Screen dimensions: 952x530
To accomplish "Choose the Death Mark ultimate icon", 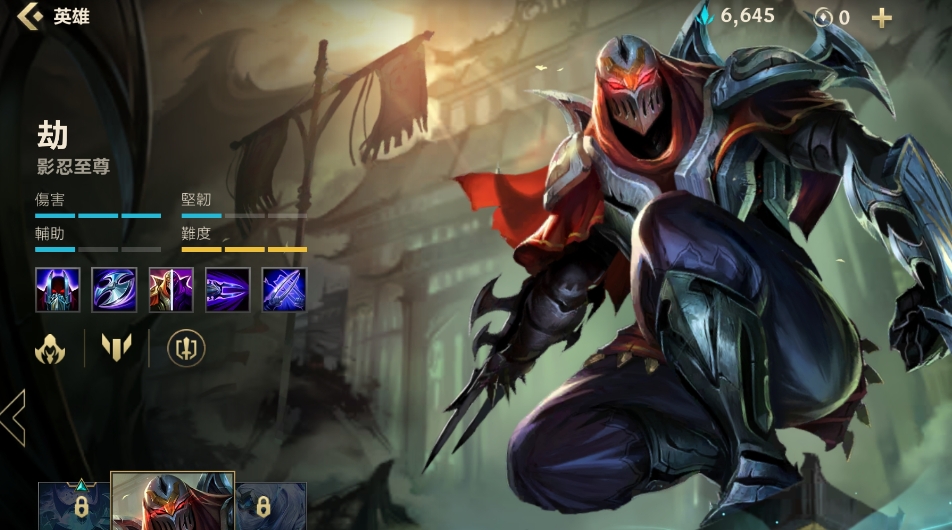I will pos(284,289).
